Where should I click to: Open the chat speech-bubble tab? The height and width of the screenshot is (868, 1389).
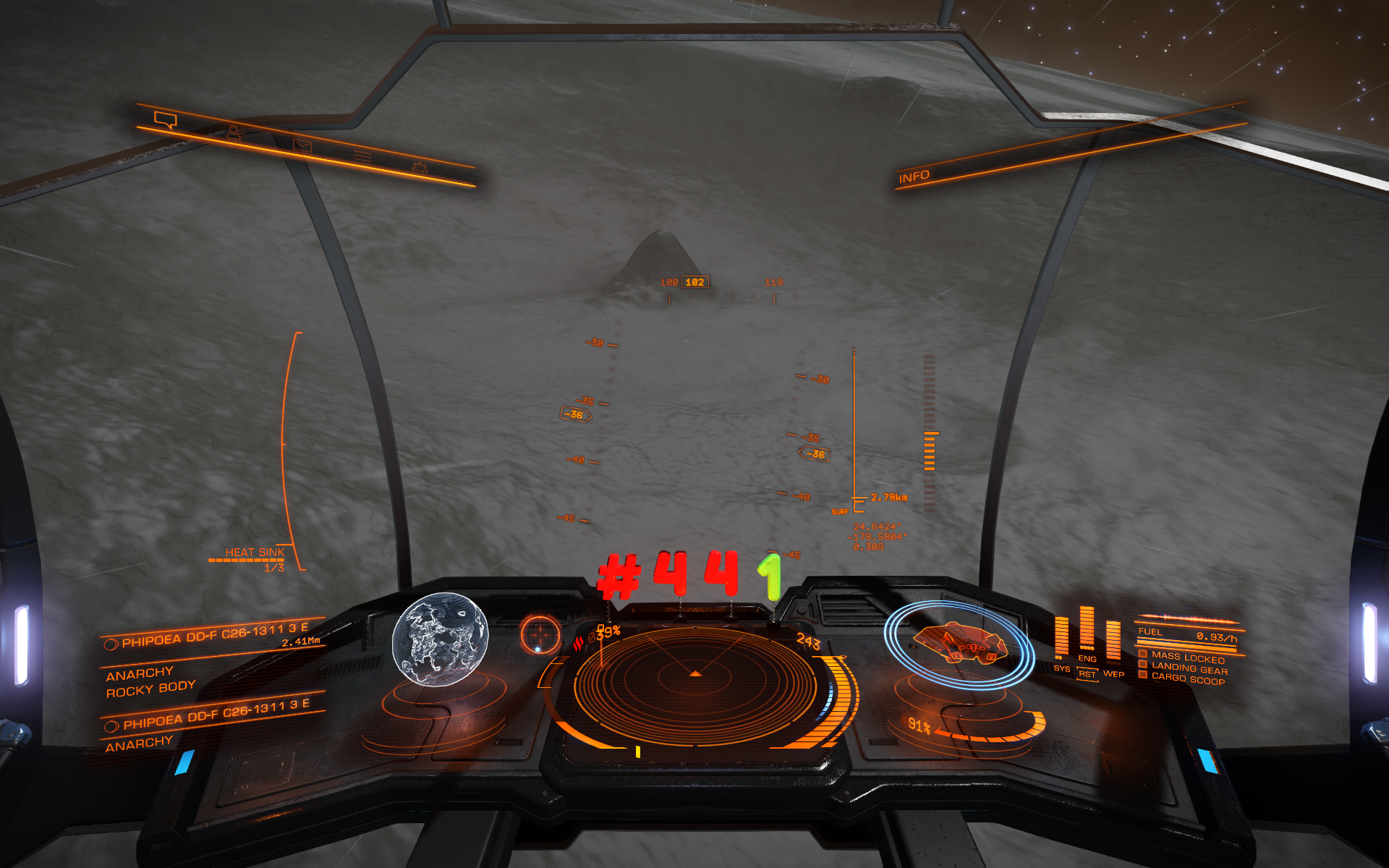click(166, 119)
